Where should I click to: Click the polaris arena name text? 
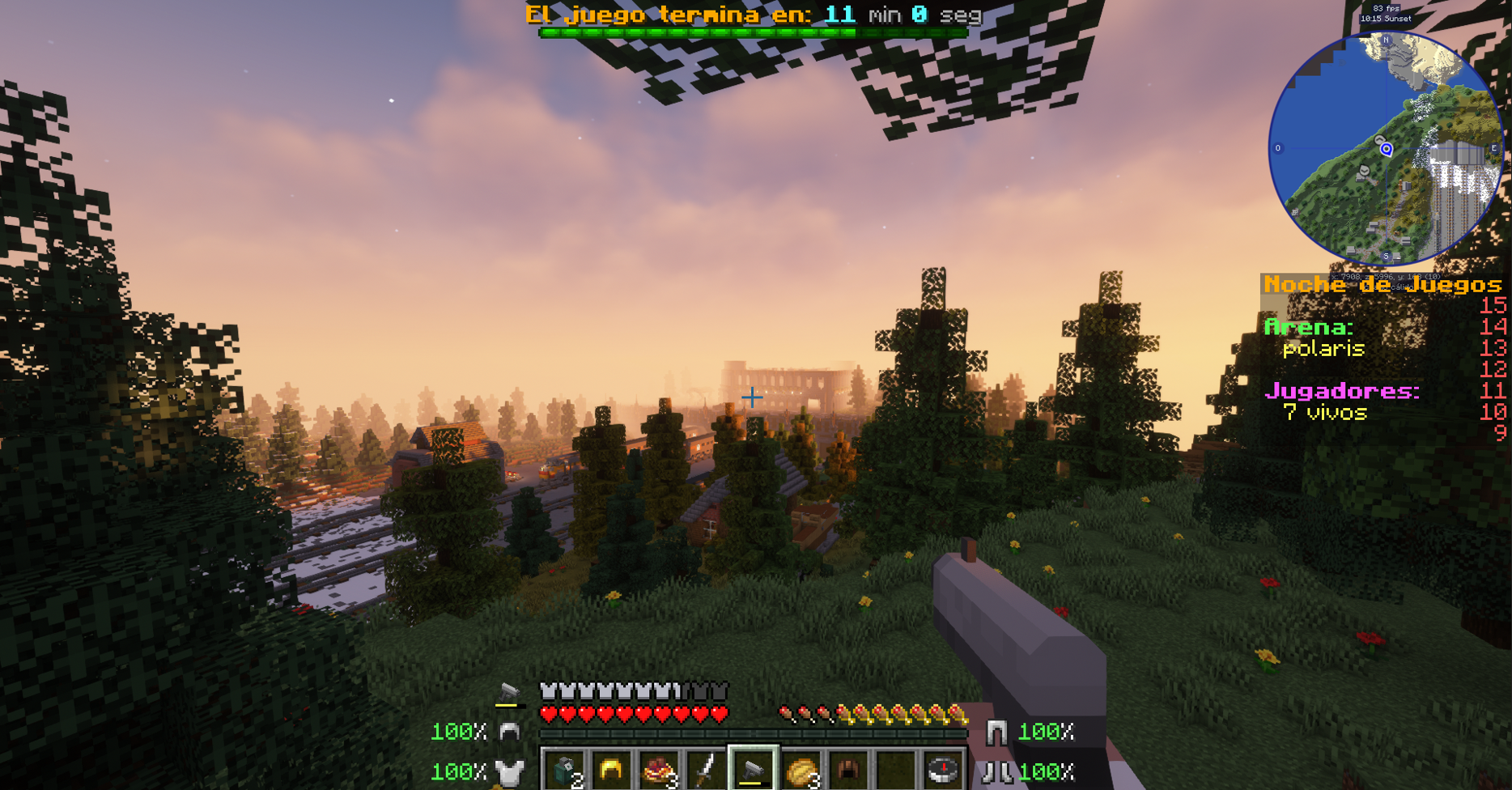[1325, 350]
